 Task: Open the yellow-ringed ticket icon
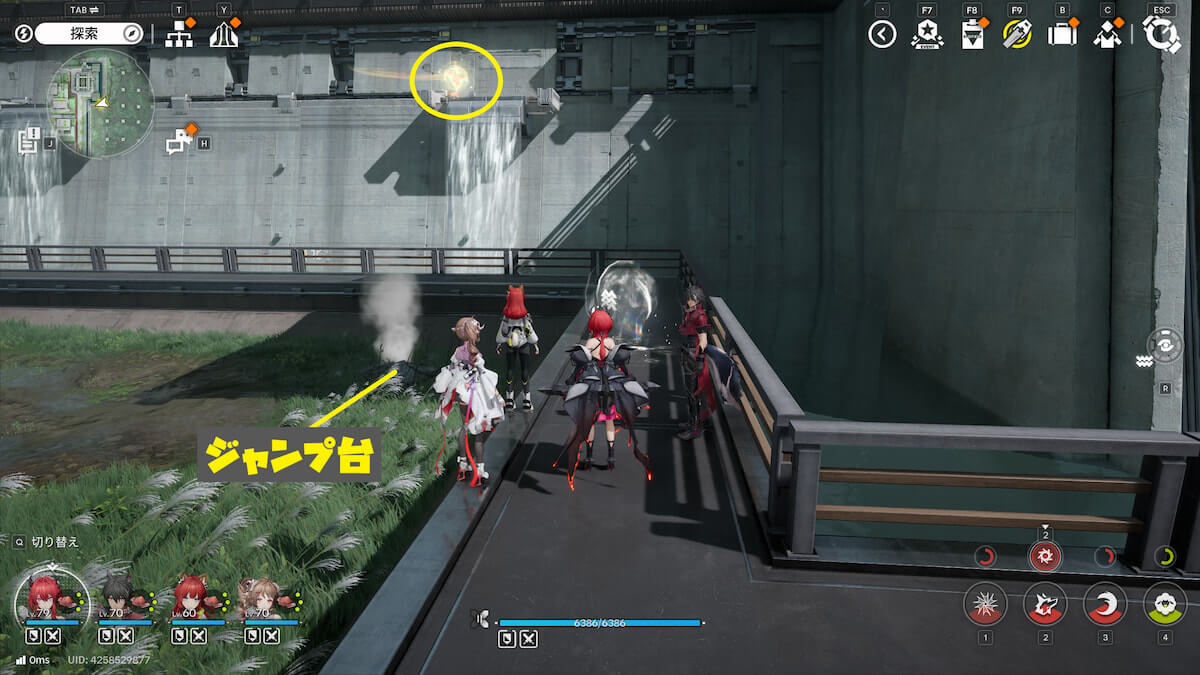[1016, 35]
